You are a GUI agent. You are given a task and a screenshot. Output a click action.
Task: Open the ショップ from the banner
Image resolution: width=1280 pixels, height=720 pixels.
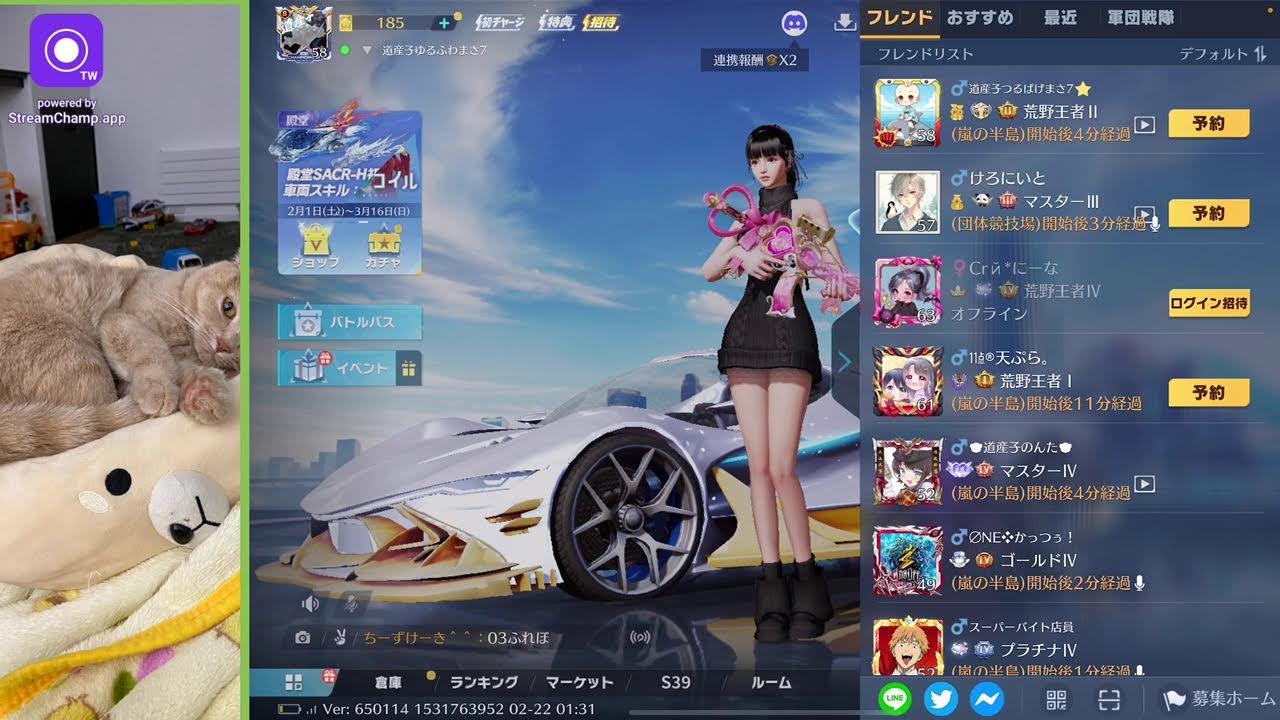(x=315, y=246)
